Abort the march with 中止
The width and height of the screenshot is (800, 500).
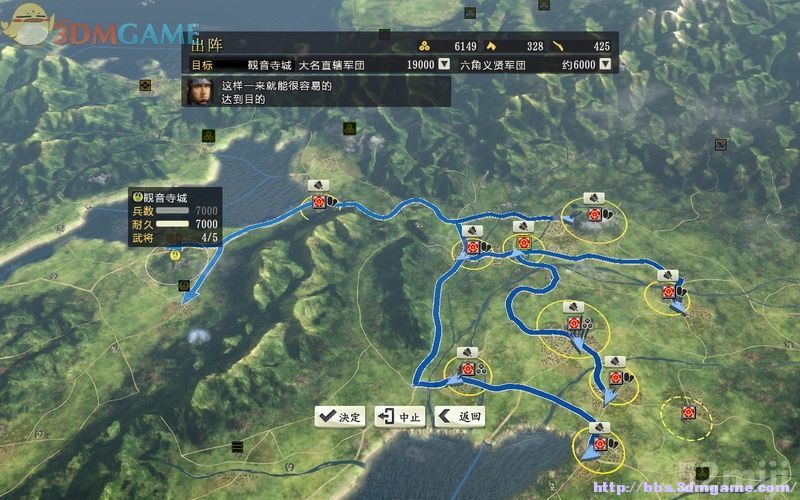pos(400,416)
